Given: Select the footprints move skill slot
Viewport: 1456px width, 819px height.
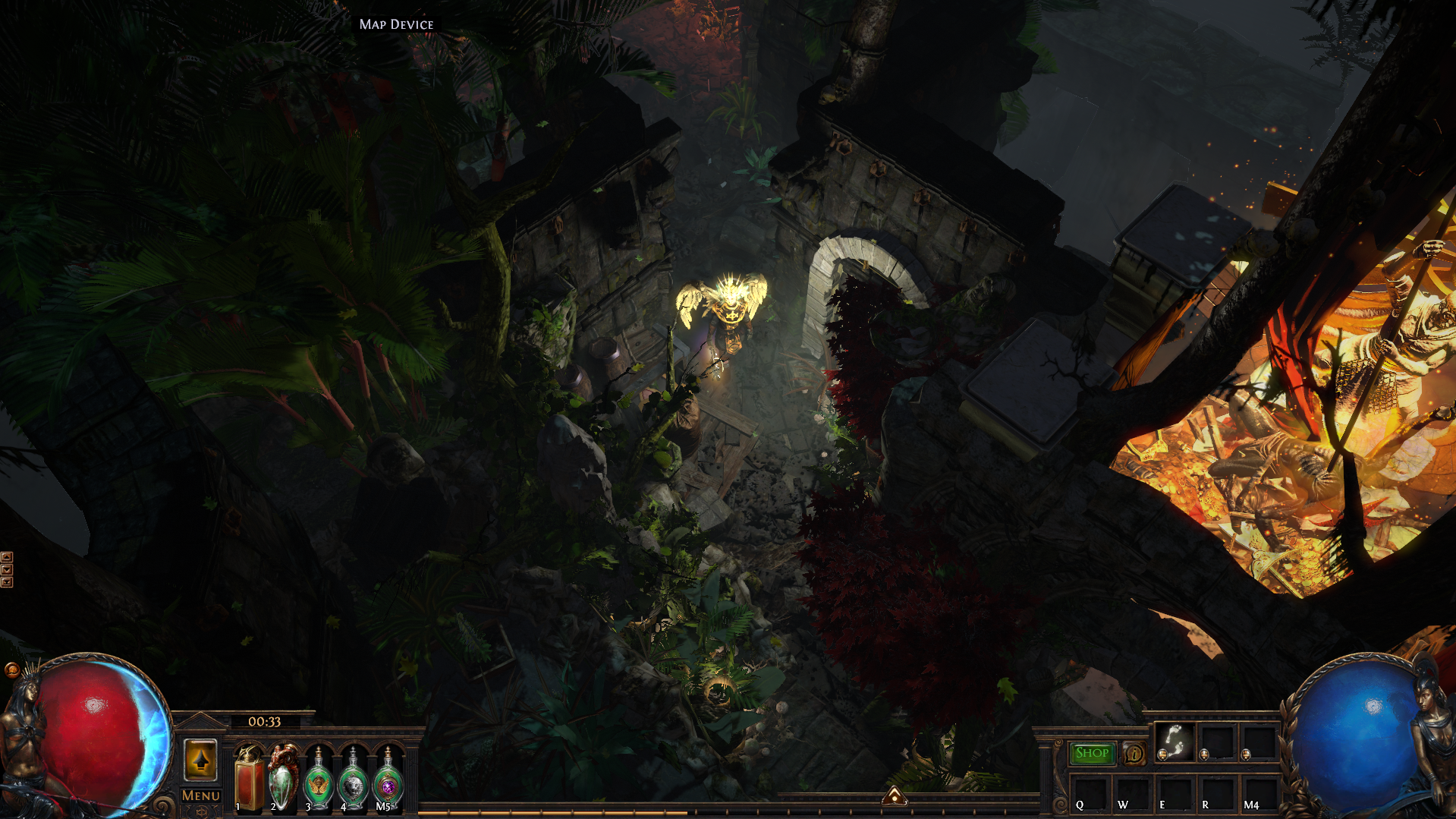Looking at the screenshot, I should point(1174,741).
